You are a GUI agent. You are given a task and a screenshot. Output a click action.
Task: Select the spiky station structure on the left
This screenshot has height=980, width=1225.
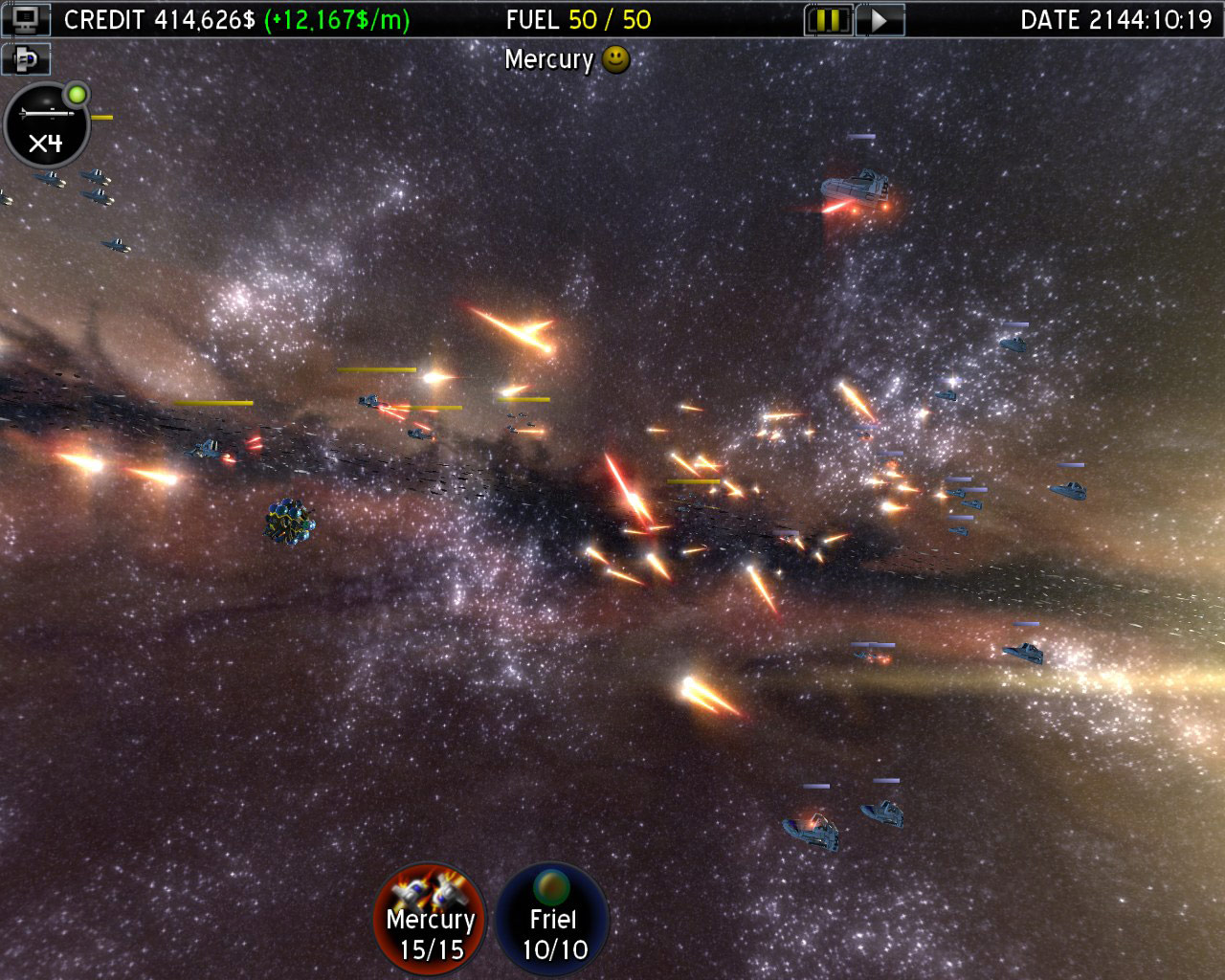[x=288, y=522]
